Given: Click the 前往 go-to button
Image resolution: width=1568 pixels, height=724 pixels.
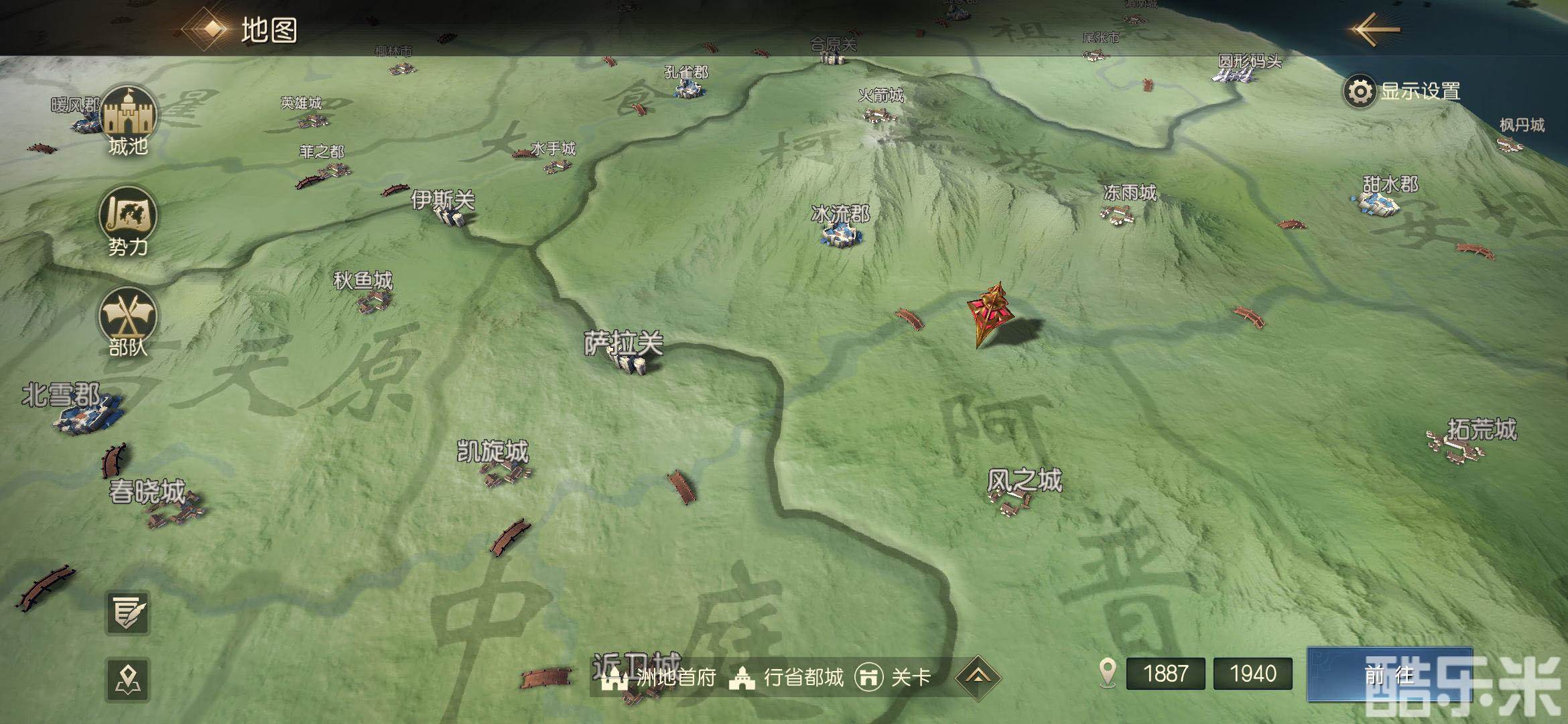Looking at the screenshot, I should point(1388,674).
